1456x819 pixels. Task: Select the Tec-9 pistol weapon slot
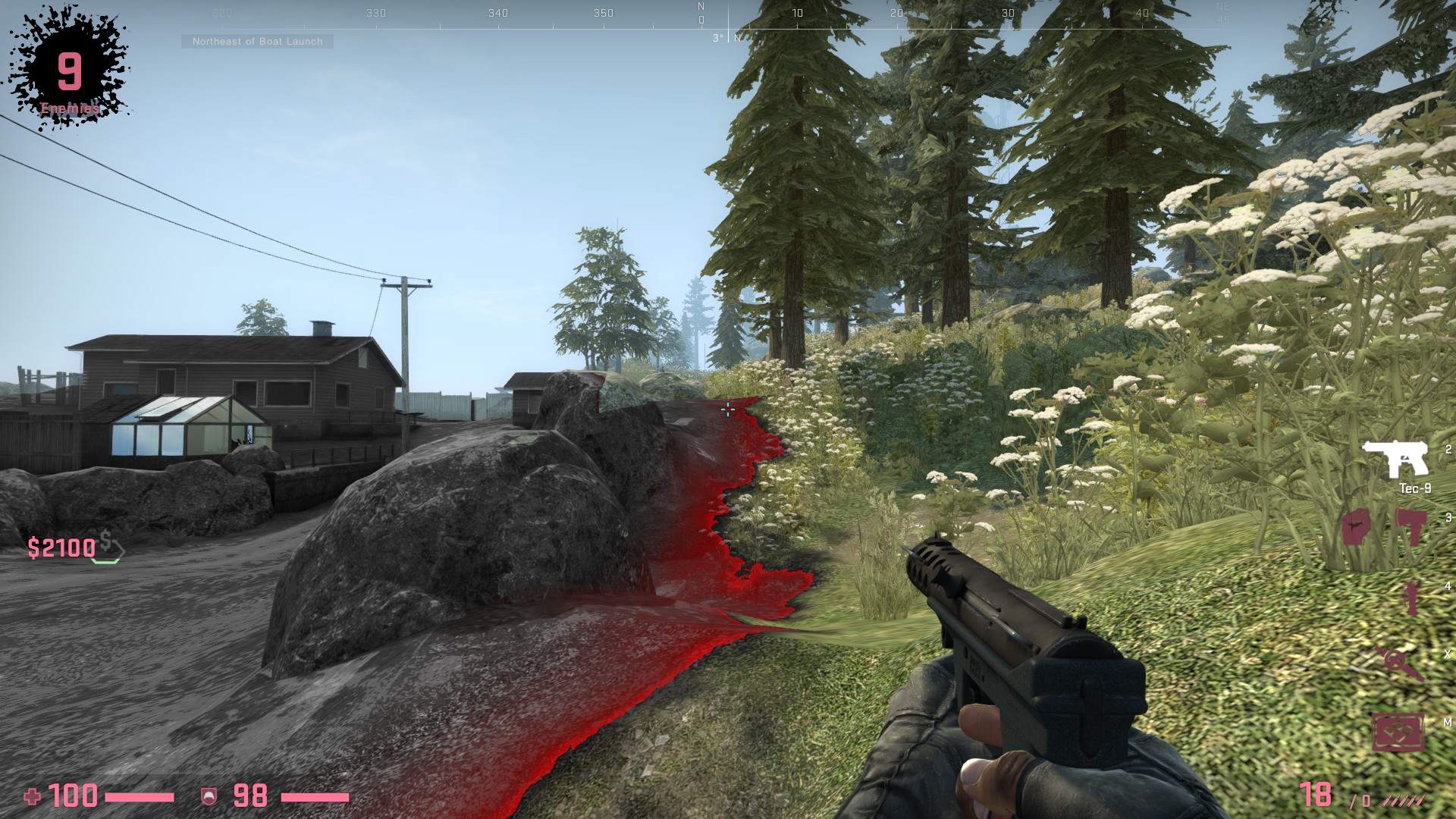click(1396, 459)
